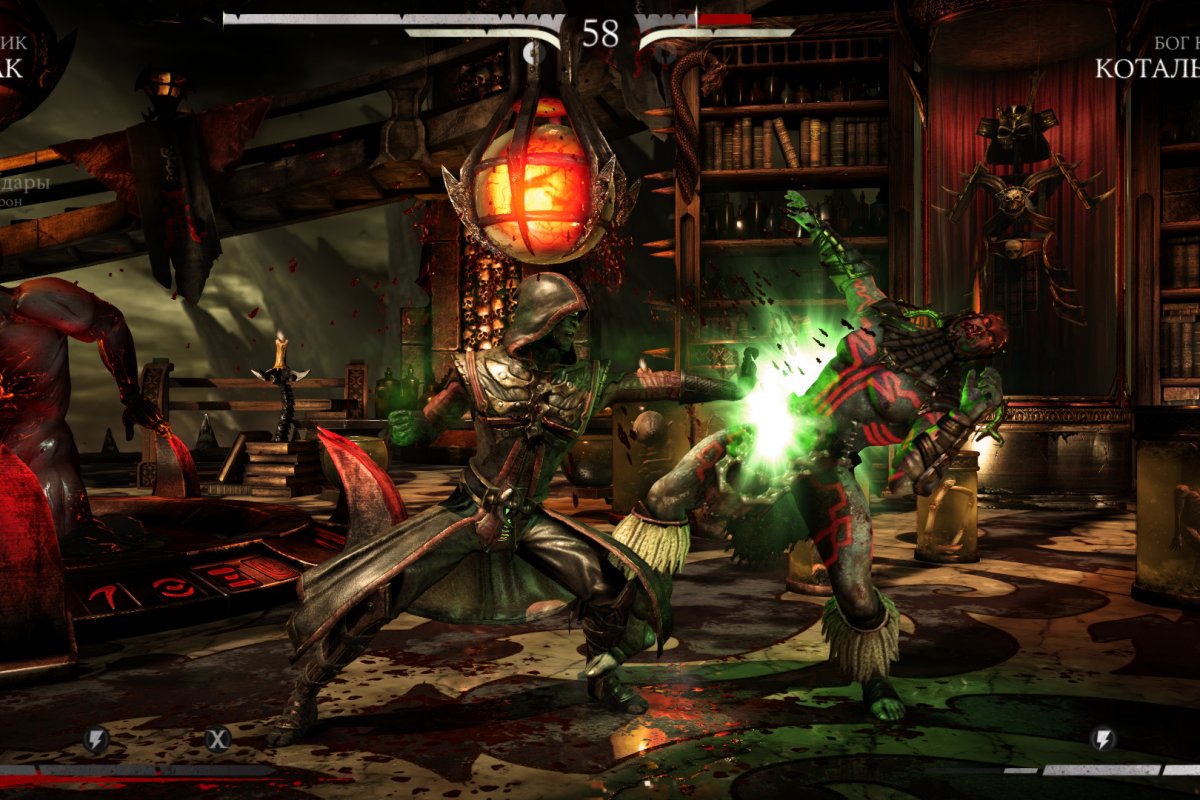This screenshot has height=800, width=1200.
Task: Click Ermac's lightning bolt meter icon
Action: [96, 740]
